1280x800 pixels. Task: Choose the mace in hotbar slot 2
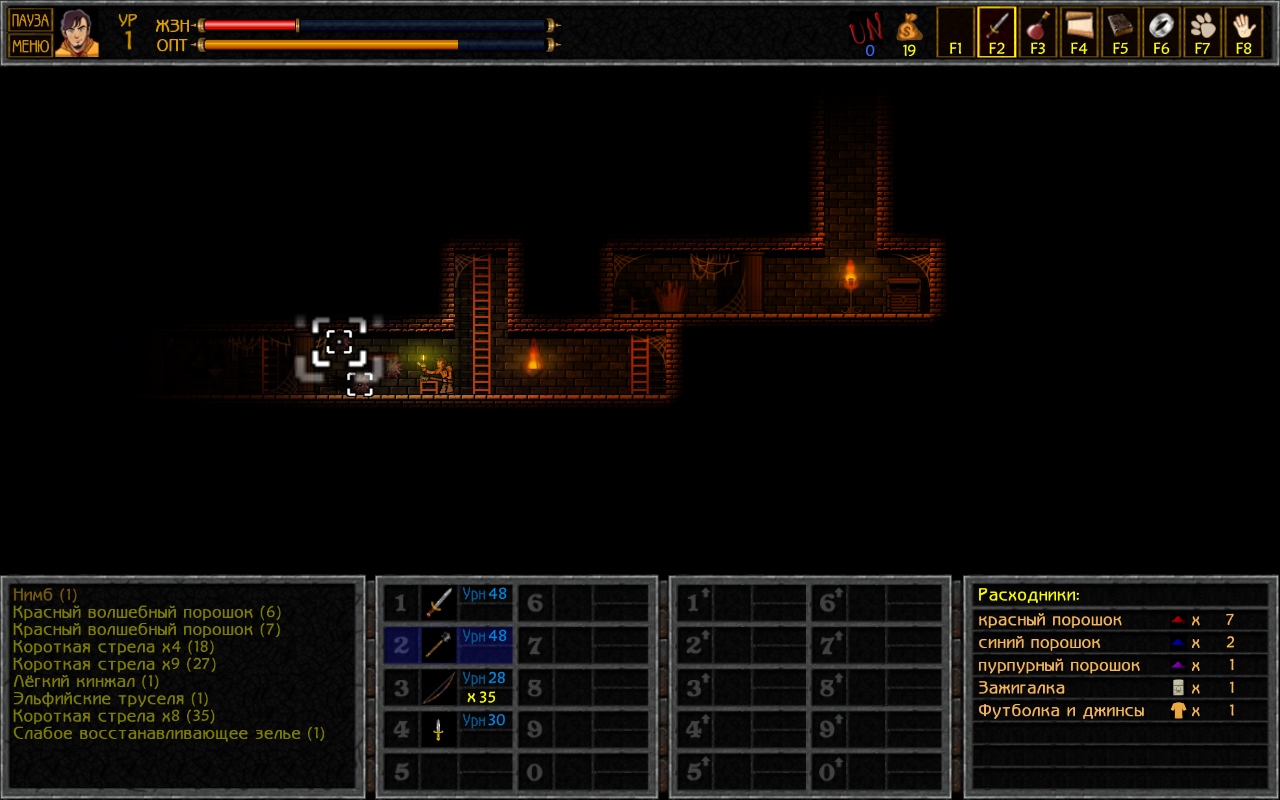click(438, 645)
